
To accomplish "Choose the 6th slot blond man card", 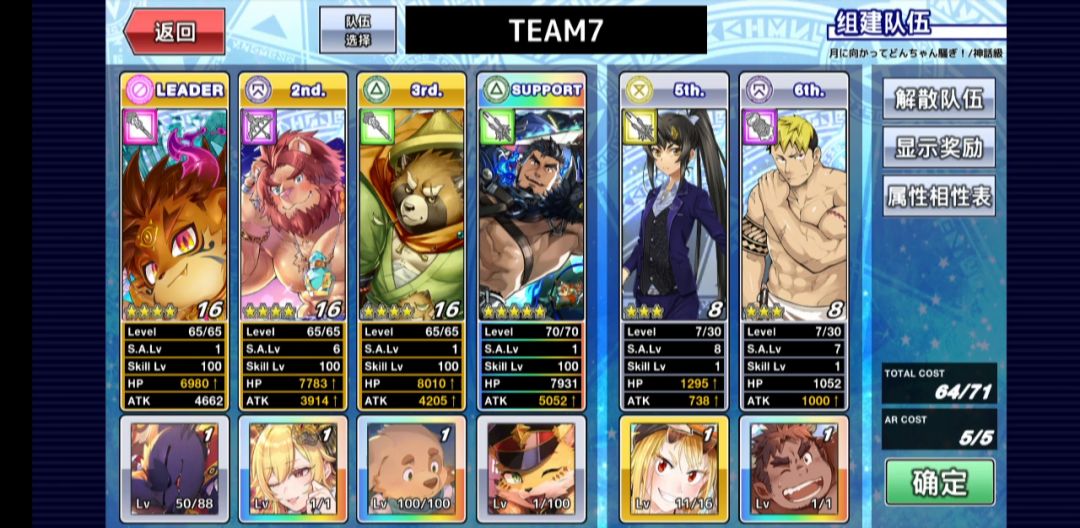I will click(x=794, y=215).
